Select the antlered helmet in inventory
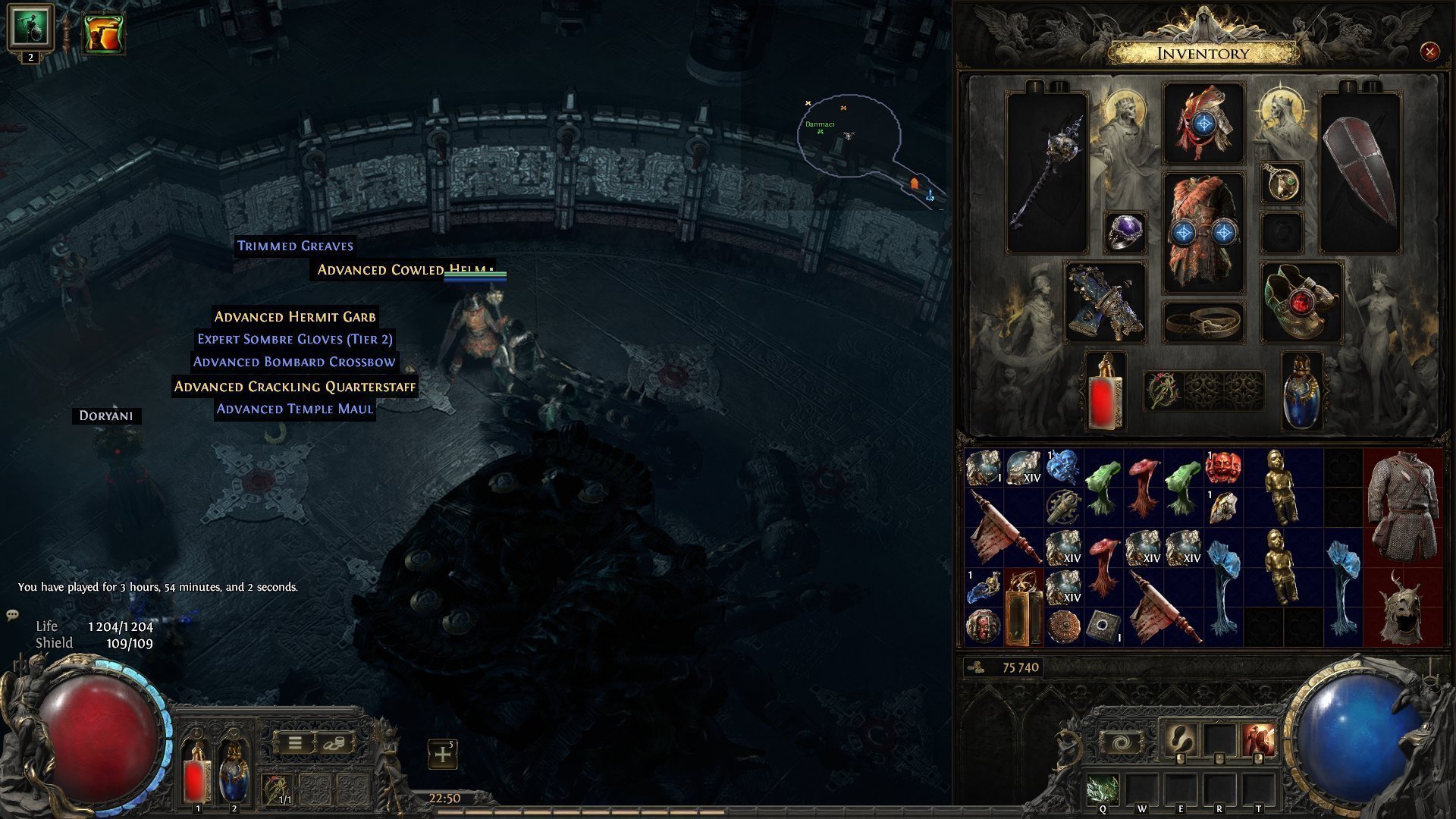The width and height of the screenshot is (1456, 819). [x=1402, y=607]
